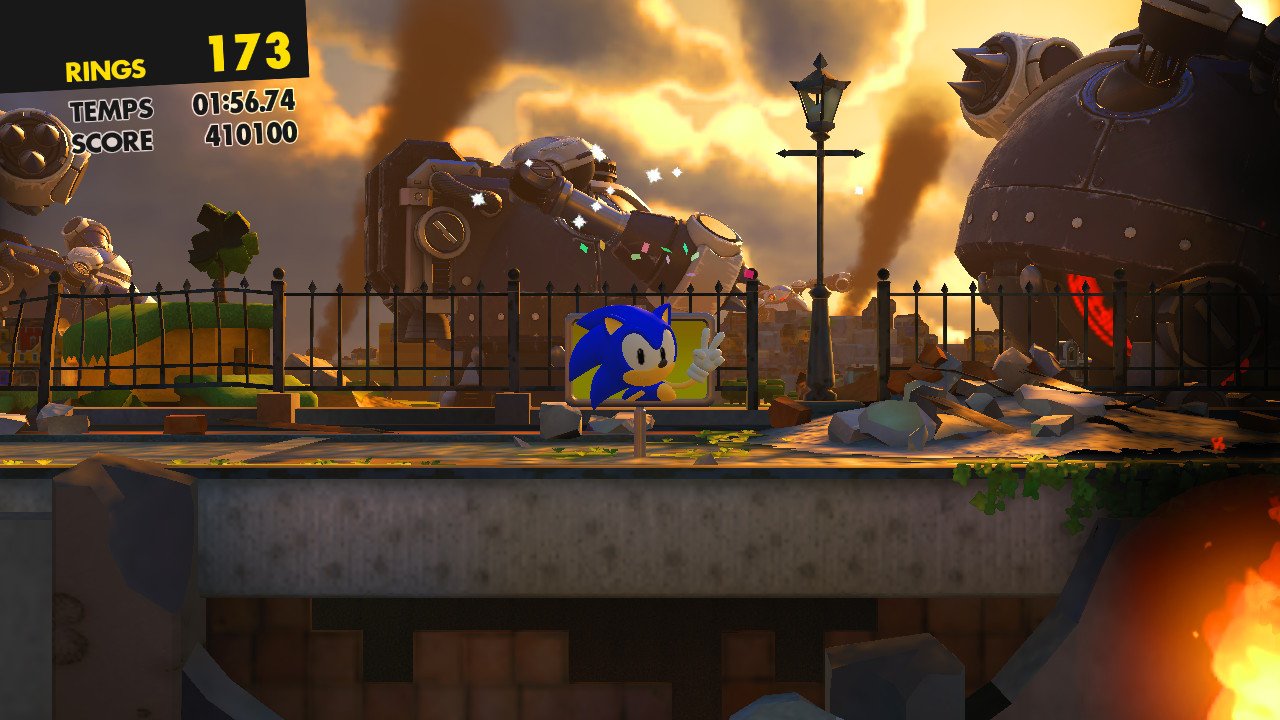Image resolution: width=1280 pixels, height=720 pixels.
Task: Click the street lamp lantern
Action: (x=818, y=101)
